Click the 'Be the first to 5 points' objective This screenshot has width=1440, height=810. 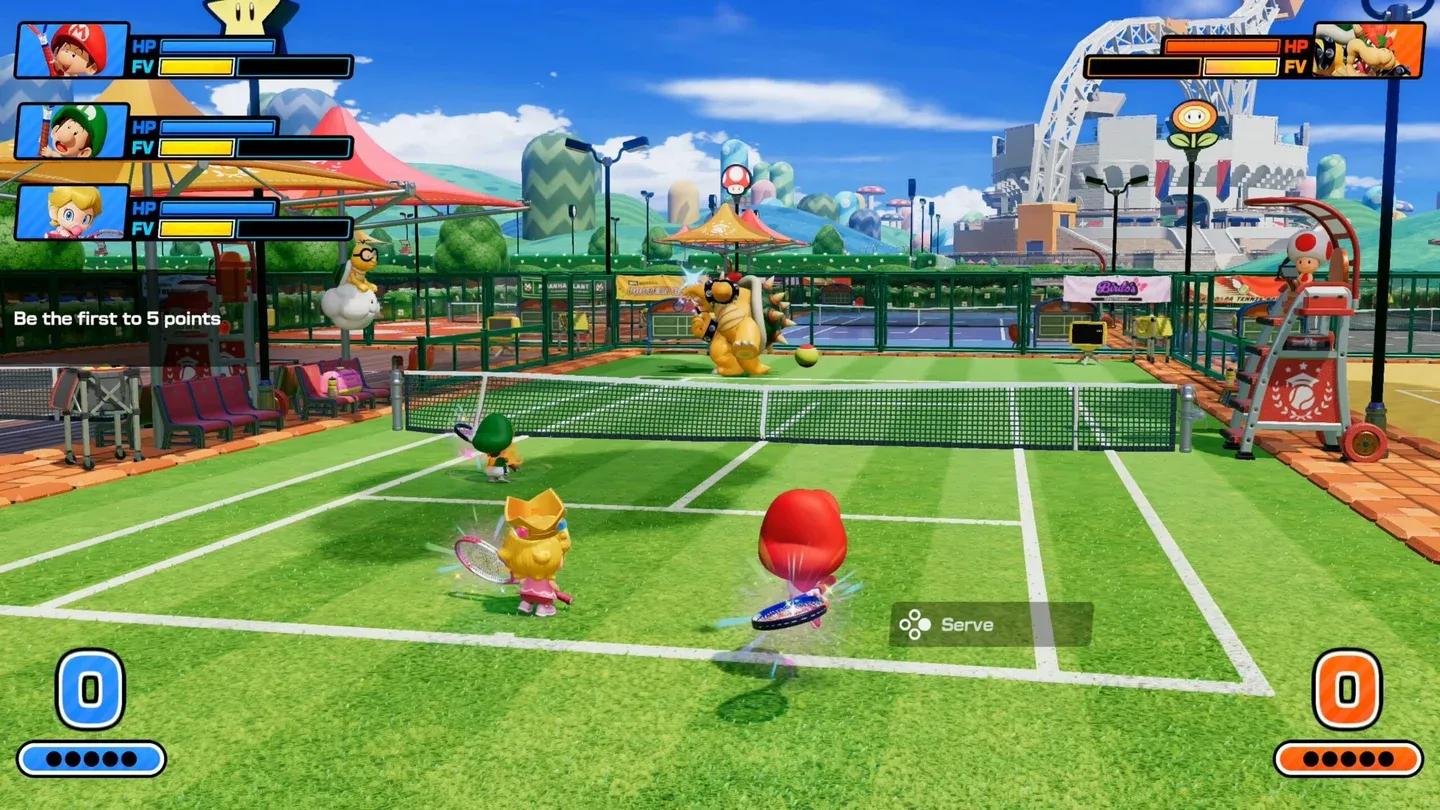point(117,319)
